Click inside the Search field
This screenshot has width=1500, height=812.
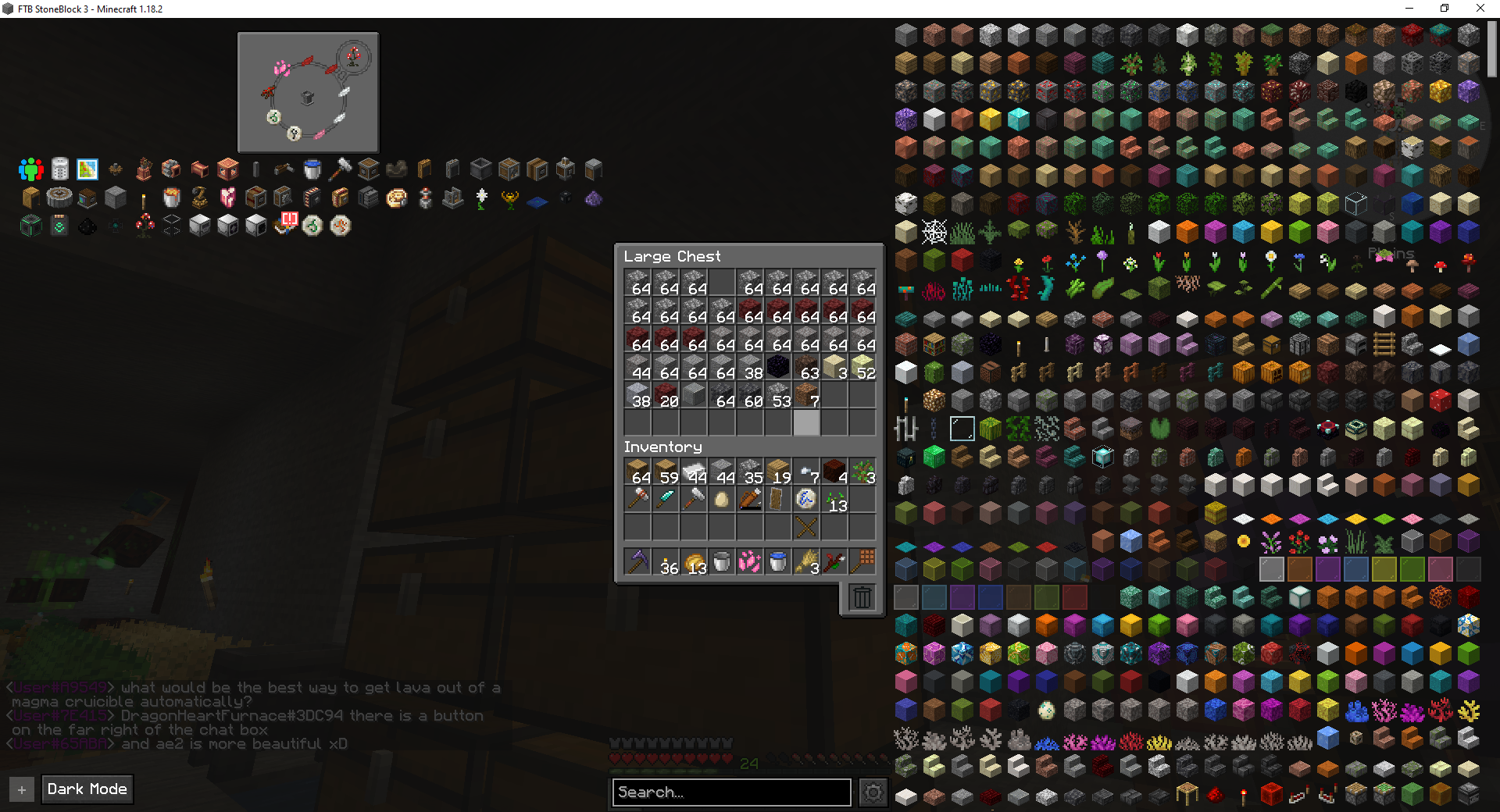731,792
